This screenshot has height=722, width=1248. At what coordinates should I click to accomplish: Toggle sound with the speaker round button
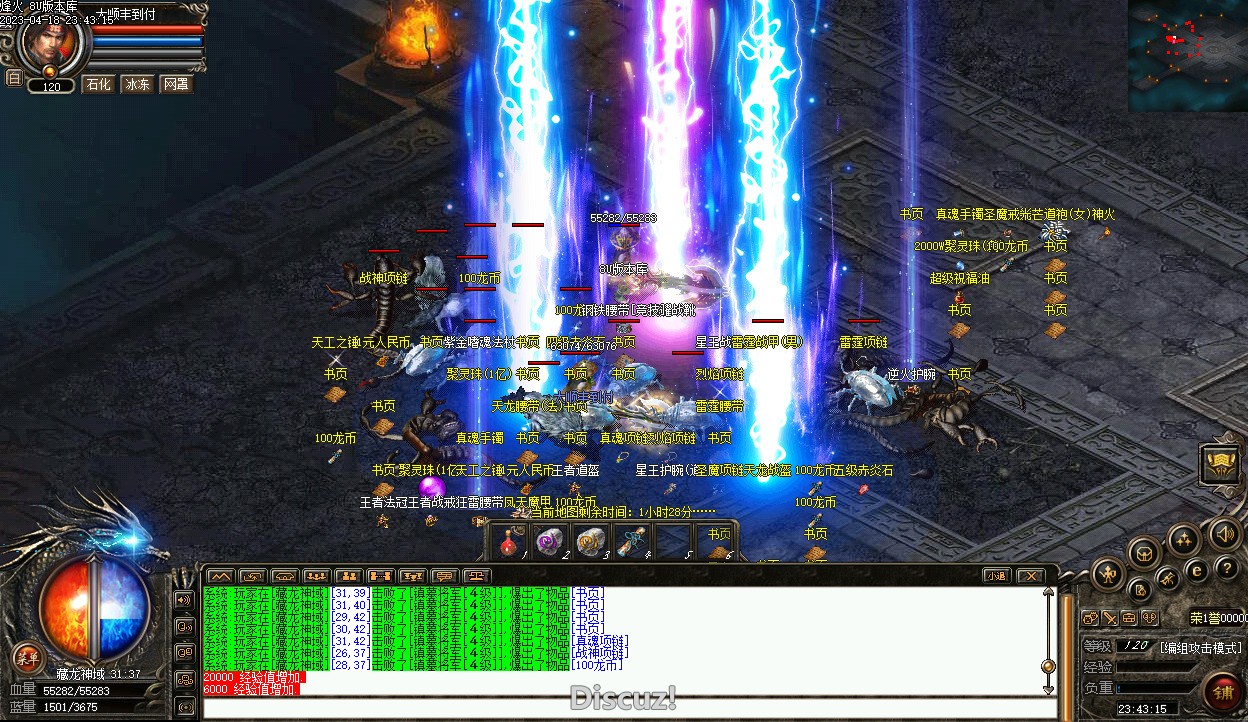tap(1223, 534)
